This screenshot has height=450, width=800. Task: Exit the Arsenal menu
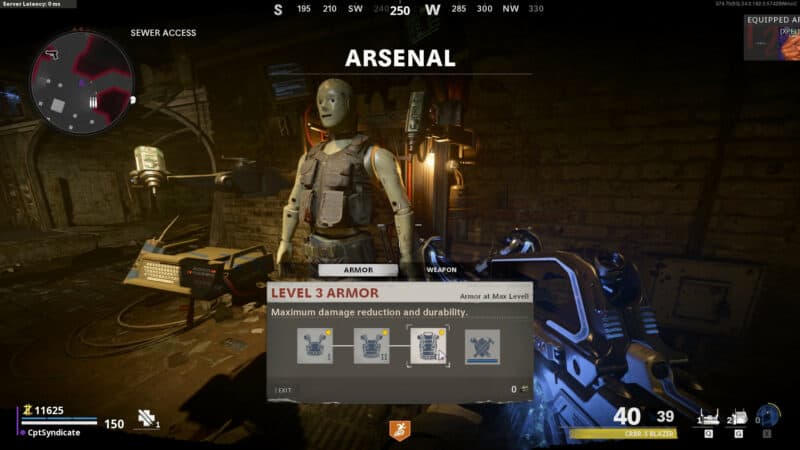[285, 389]
